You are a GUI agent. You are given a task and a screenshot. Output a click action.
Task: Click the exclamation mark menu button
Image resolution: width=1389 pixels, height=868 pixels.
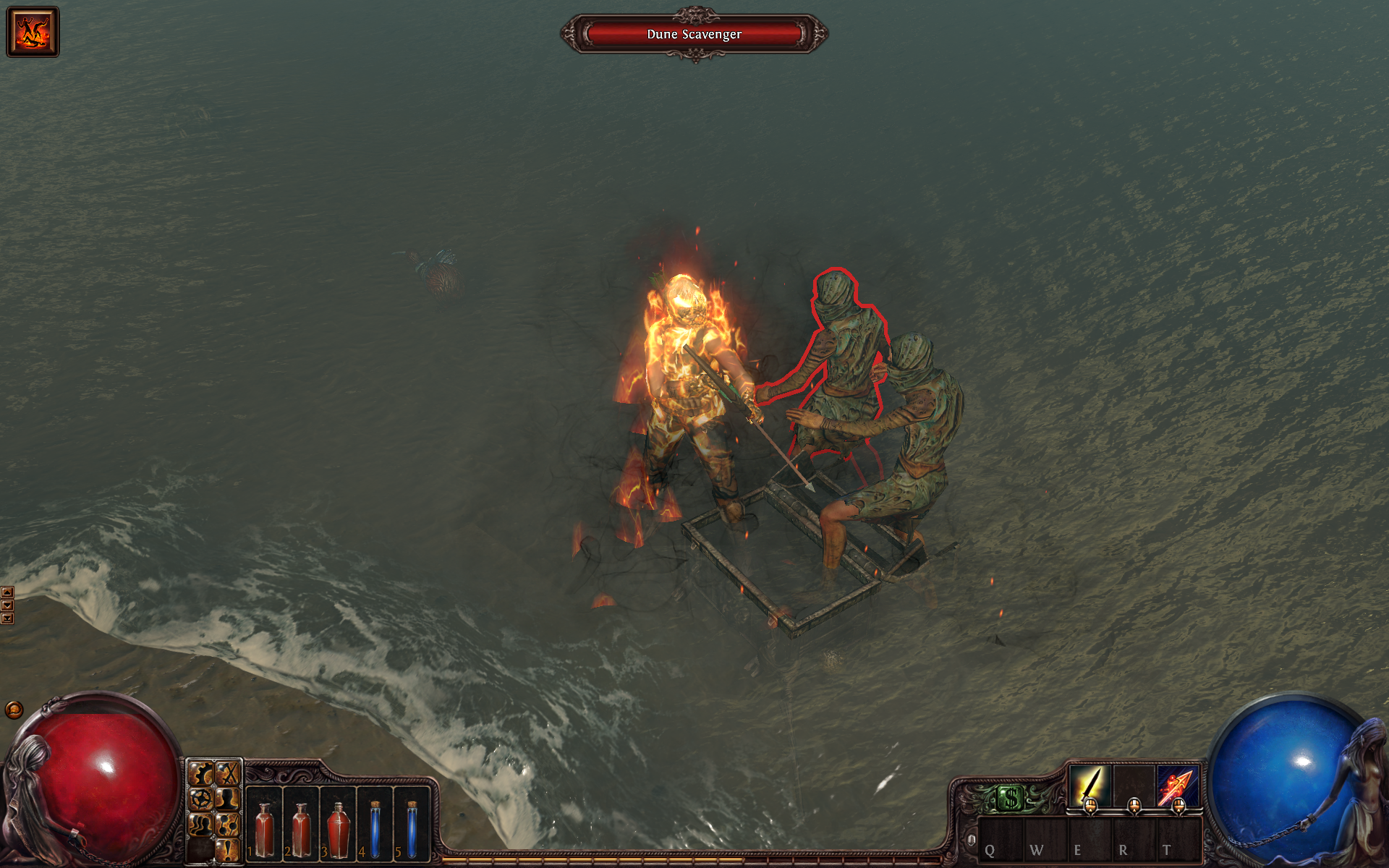[228, 849]
